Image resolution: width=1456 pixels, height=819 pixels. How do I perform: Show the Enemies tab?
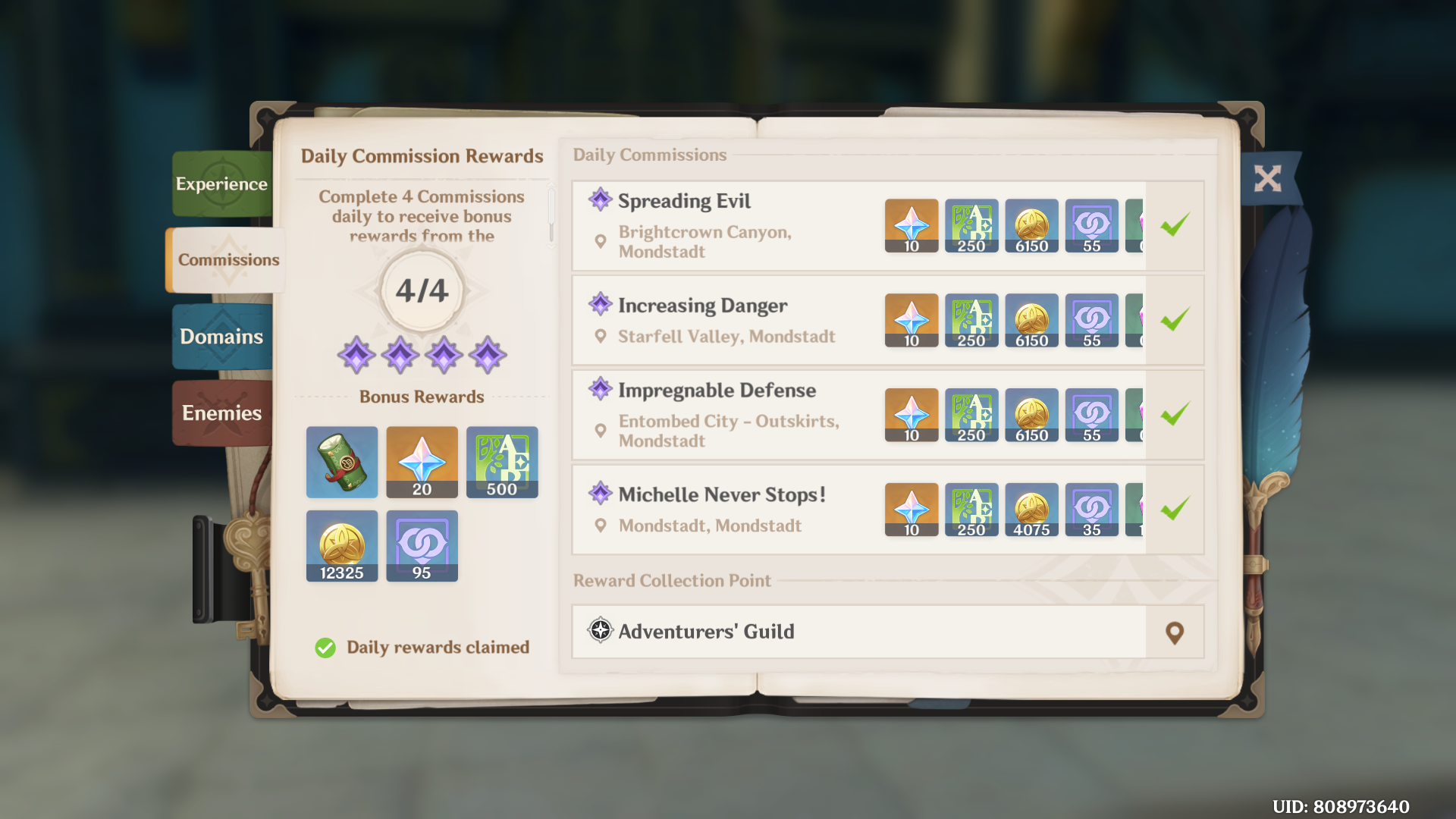click(221, 413)
